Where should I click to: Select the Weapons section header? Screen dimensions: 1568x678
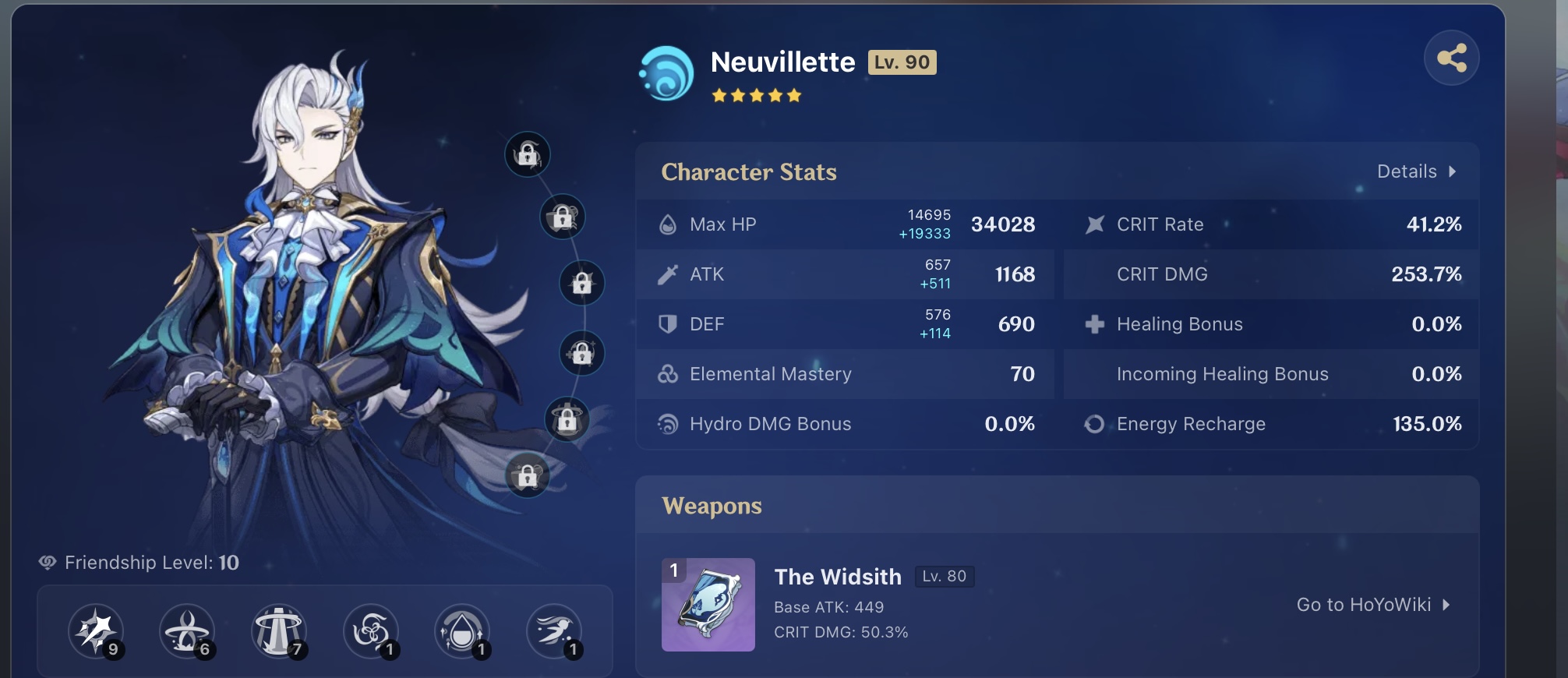pyautogui.click(x=712, y=505)
